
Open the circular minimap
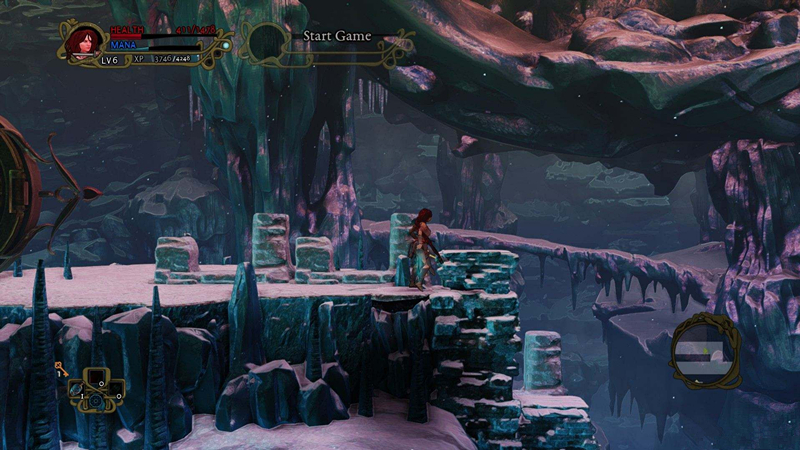(706, 351)
